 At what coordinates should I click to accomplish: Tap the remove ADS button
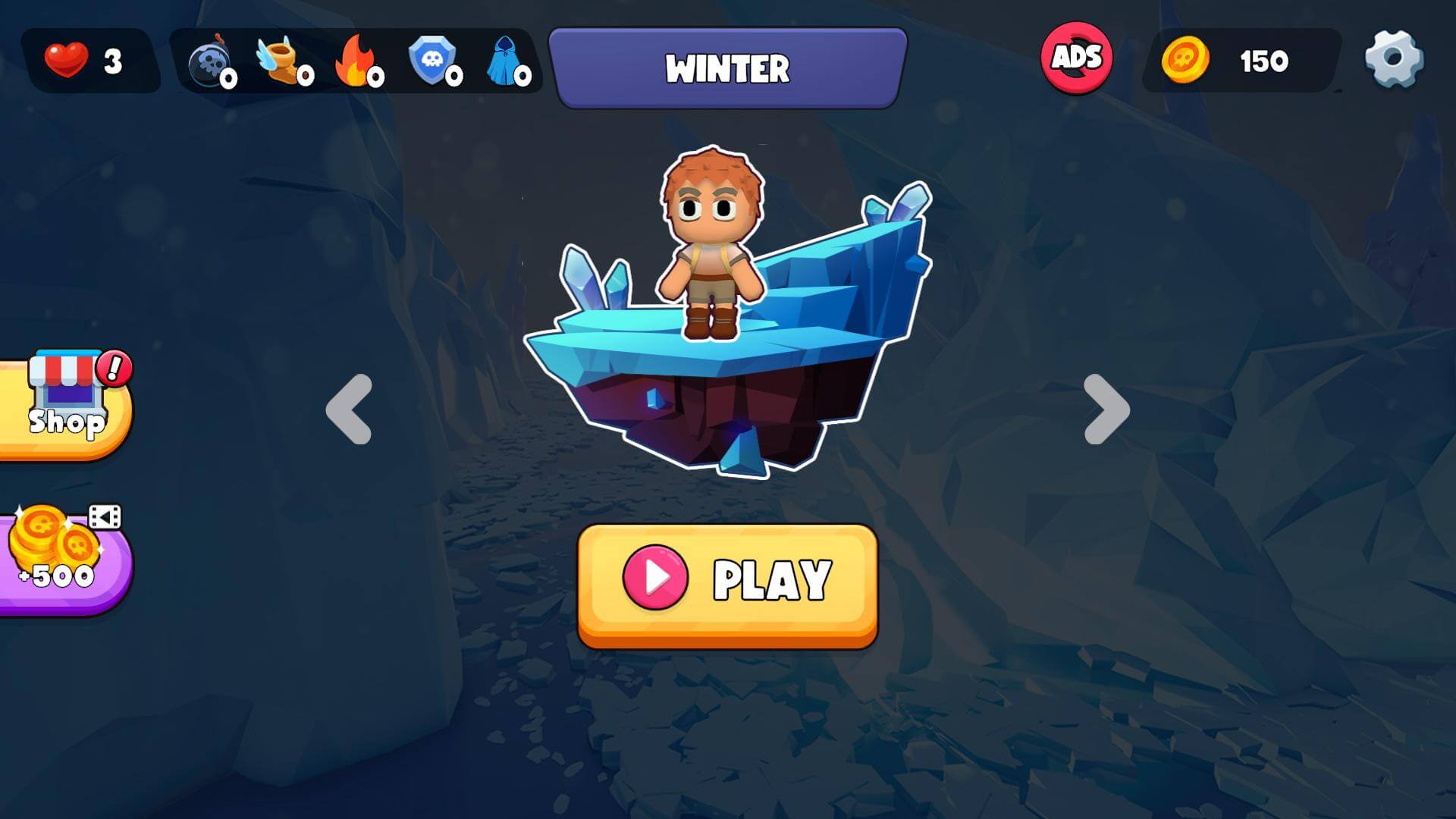[1076, 58]
